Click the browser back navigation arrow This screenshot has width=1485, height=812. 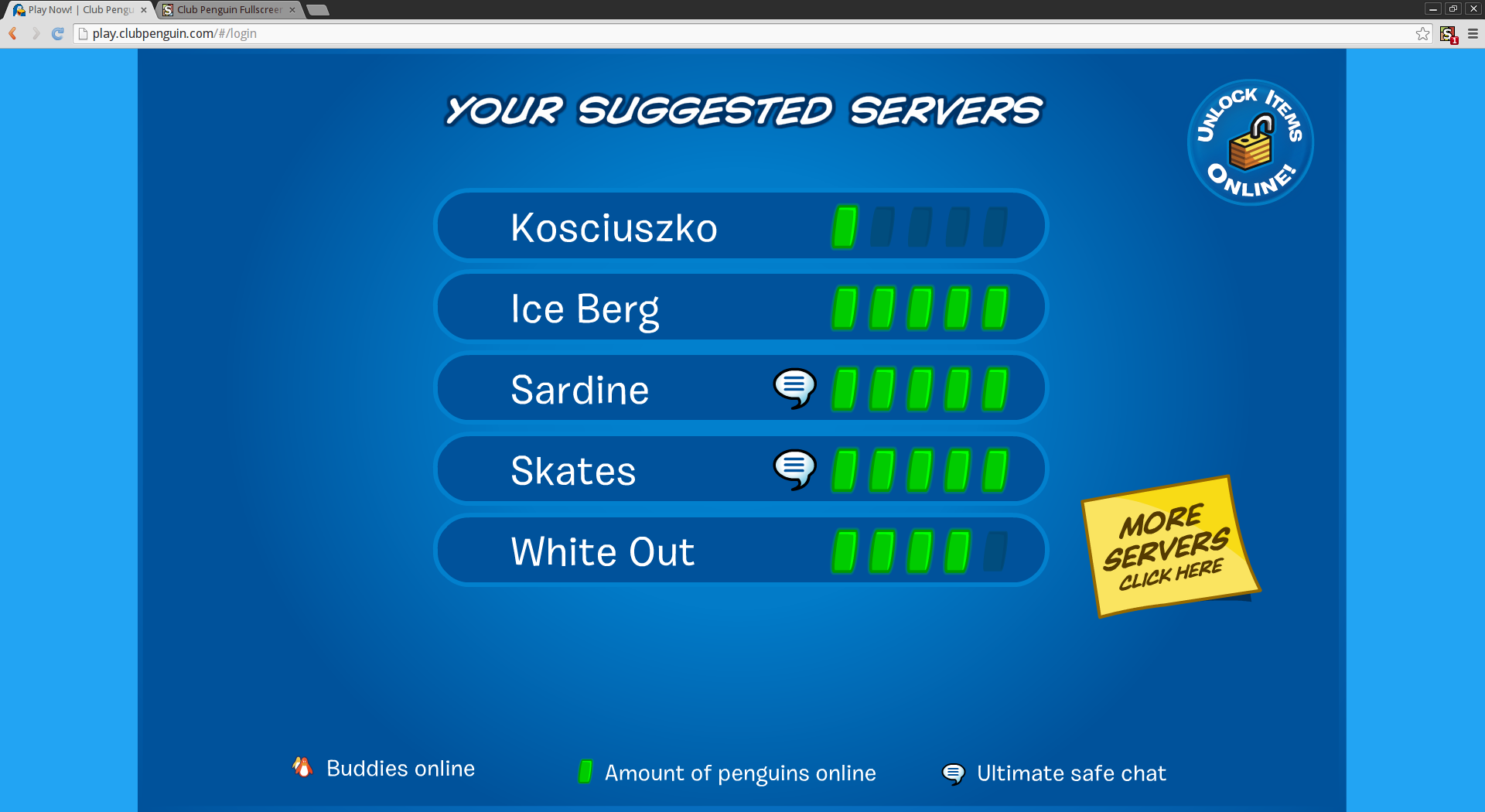[12, 33]
